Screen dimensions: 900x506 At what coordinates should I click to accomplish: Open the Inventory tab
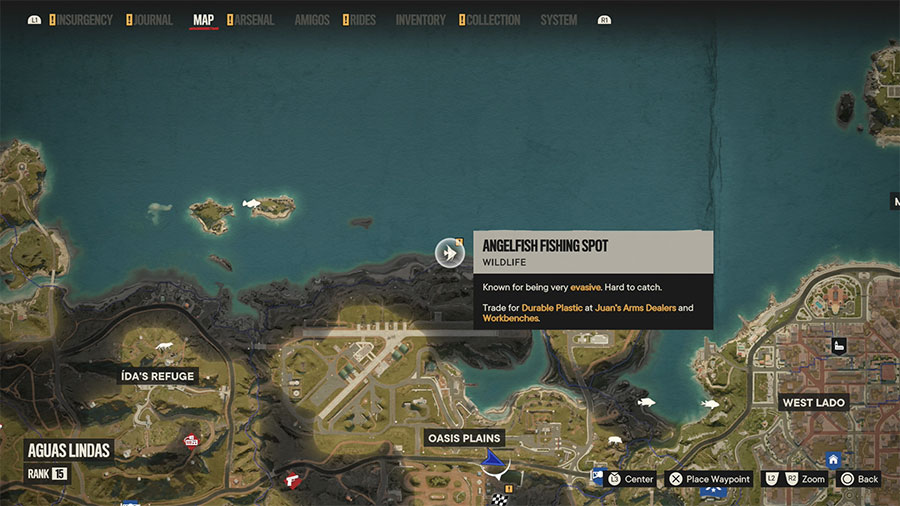421,20
